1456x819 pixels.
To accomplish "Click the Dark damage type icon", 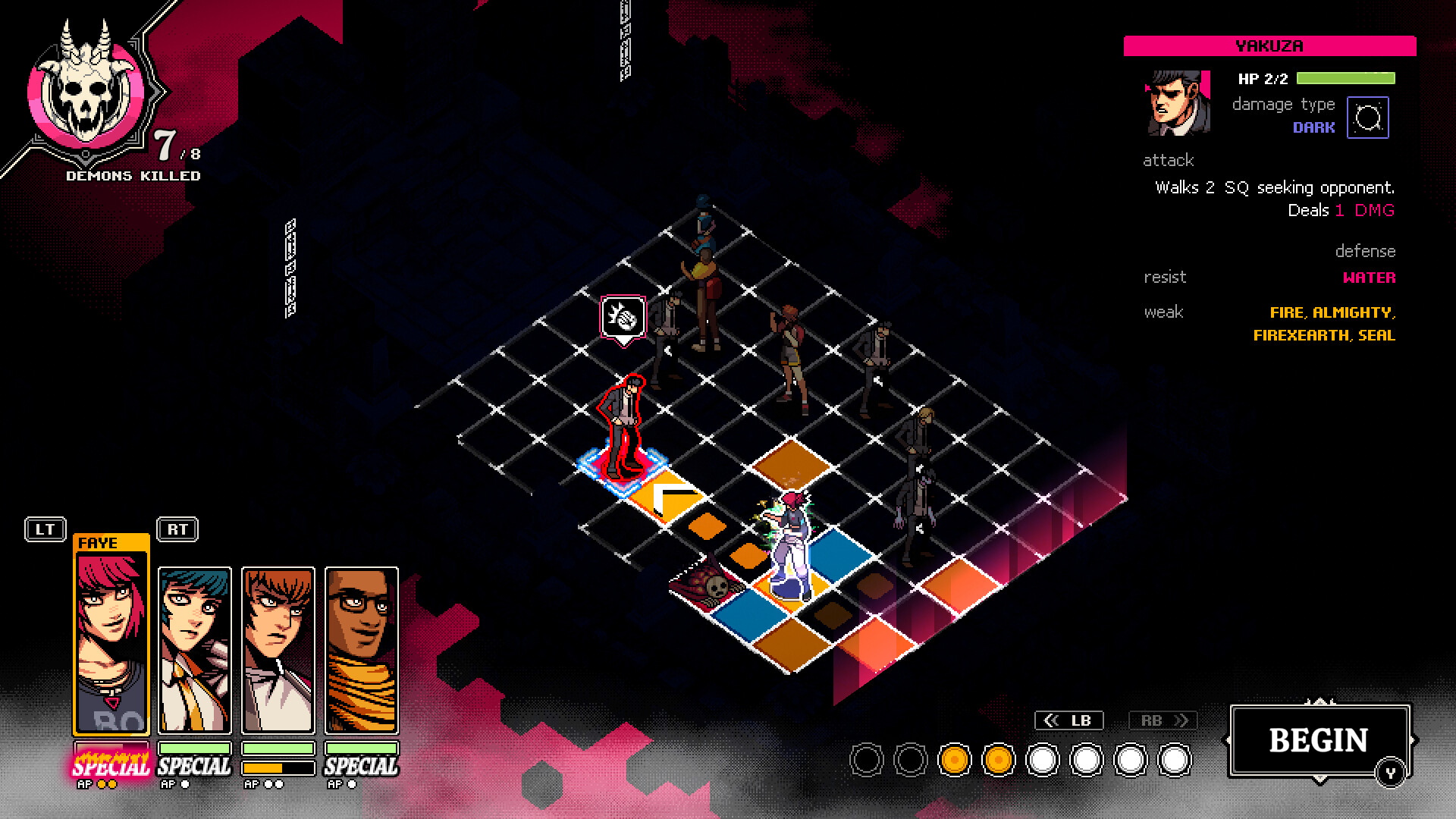I will point(1368,116).
